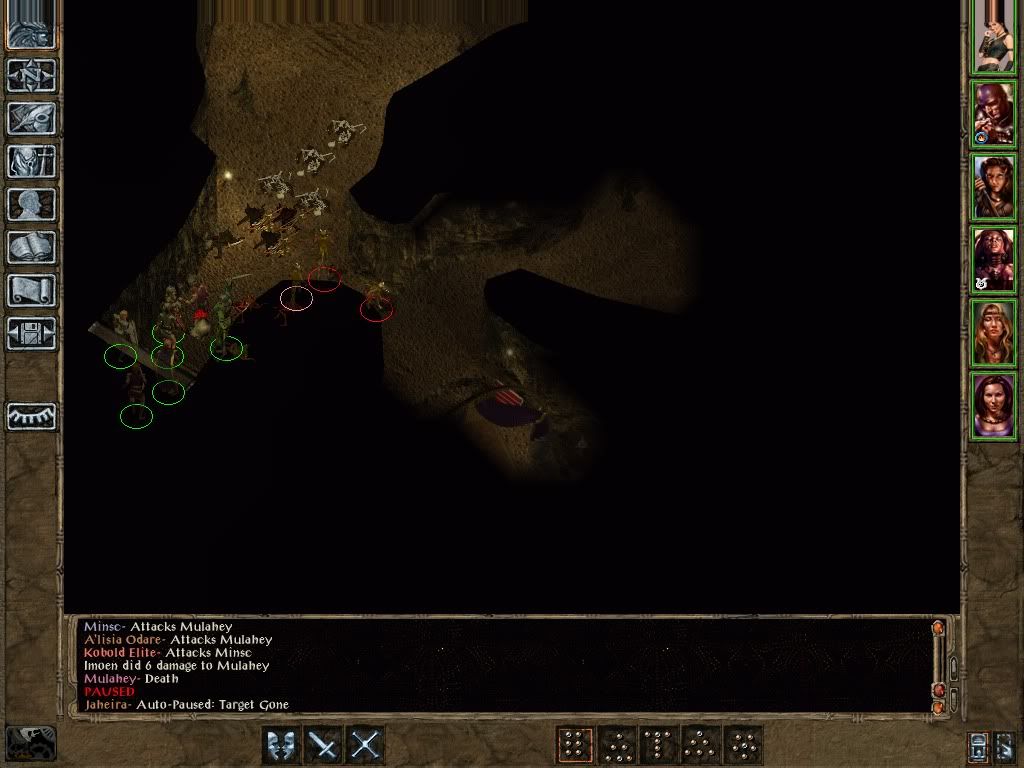Activate the single sword attack button
The height and width of the screenshot is (768, 1024).
coord(323,745)
